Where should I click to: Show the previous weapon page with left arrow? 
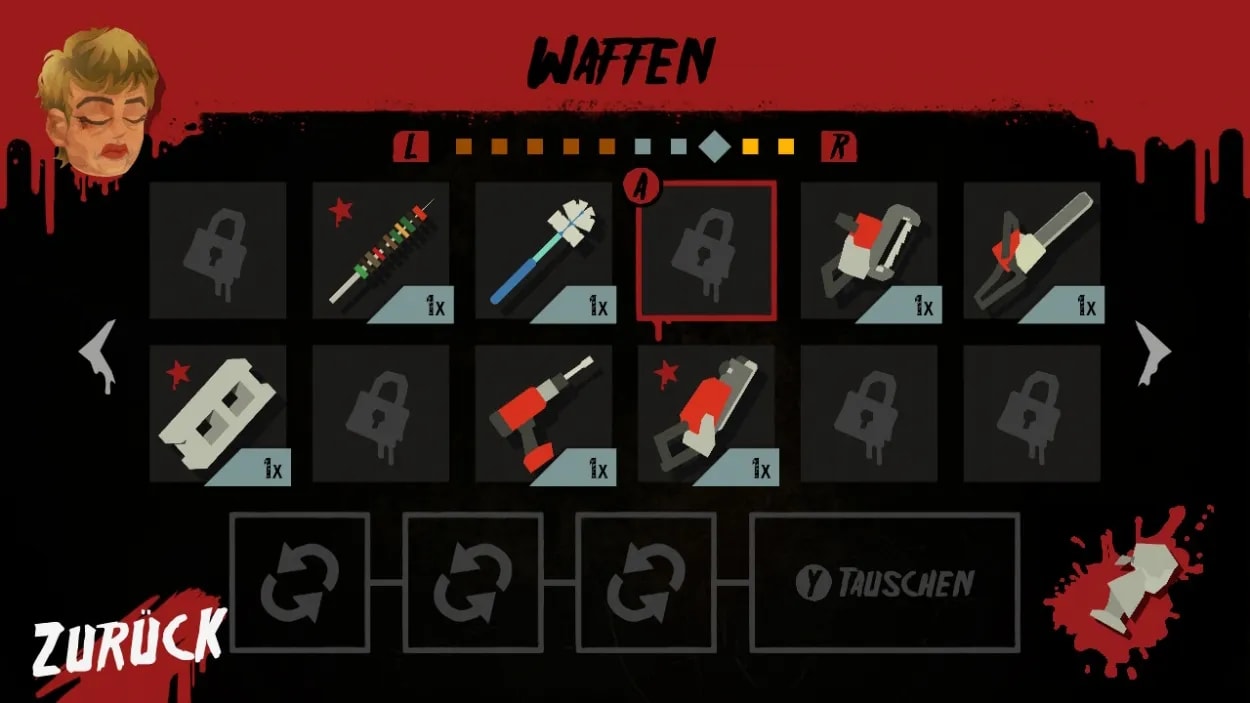click(x=99, y=352)
